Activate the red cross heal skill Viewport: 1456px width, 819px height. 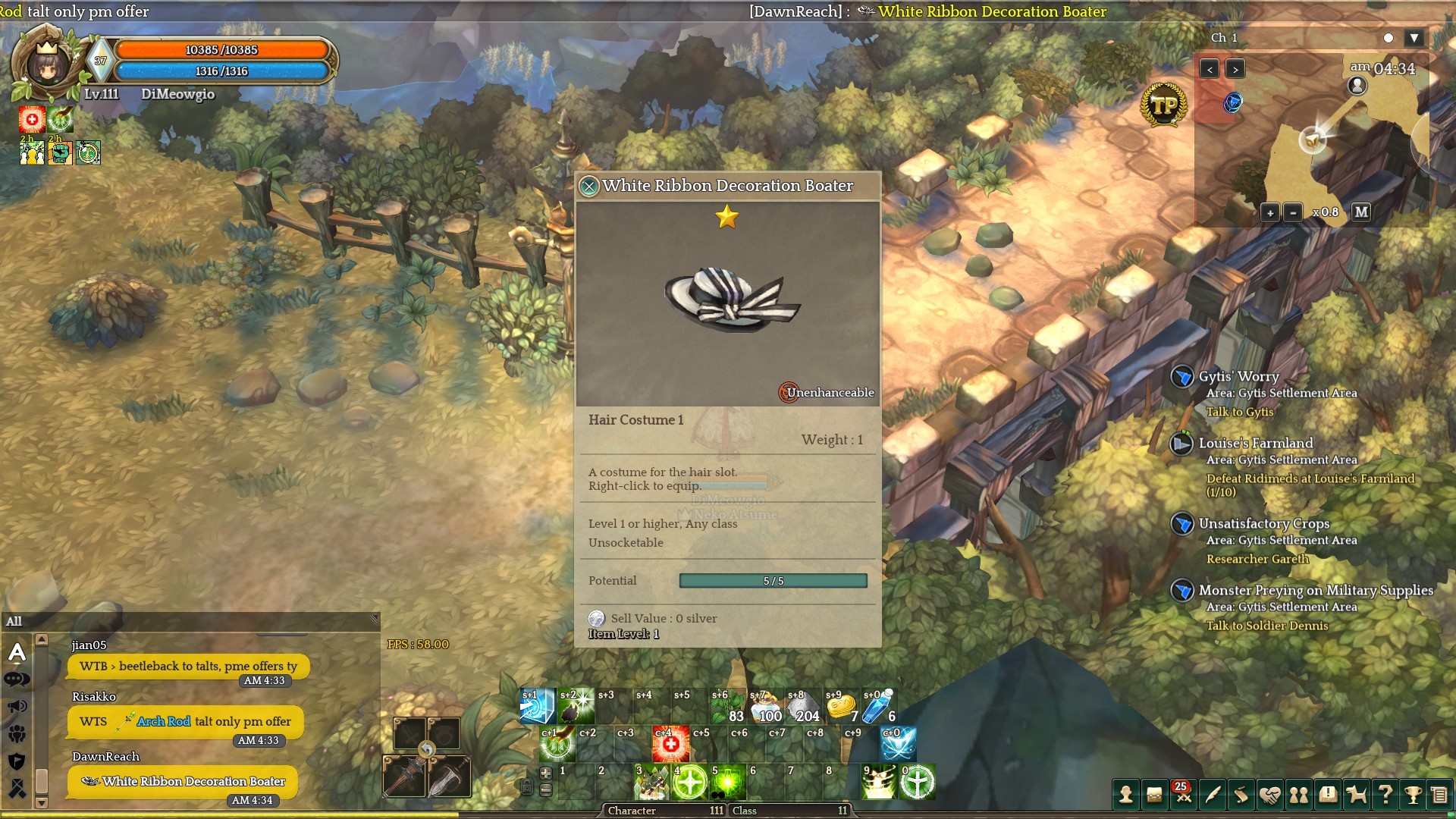click(670, 745)
